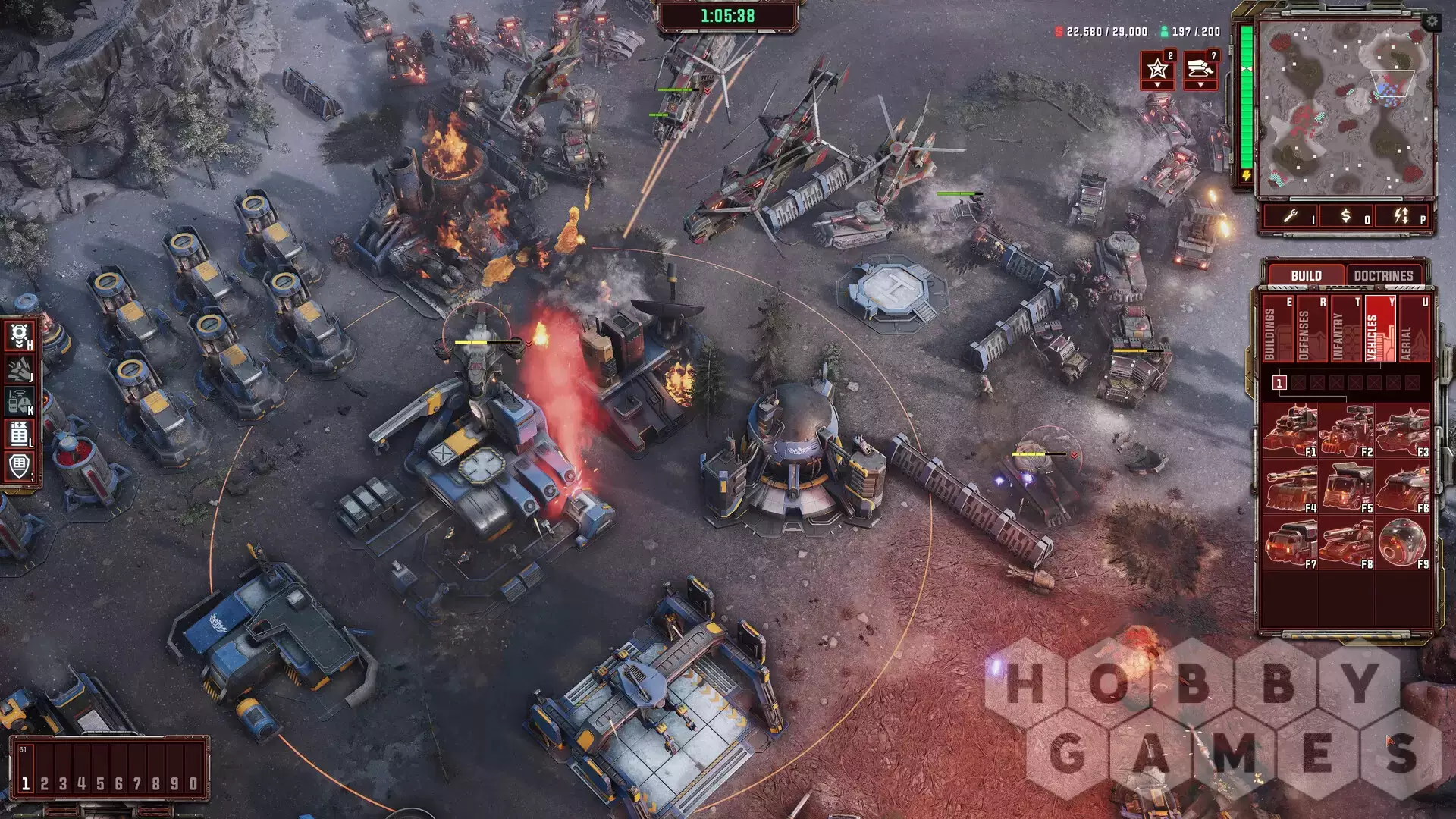The width and height of the screenshot is (1456, 819).
Task: Toggle the lightning power mode button
Action: [1401, 217]
